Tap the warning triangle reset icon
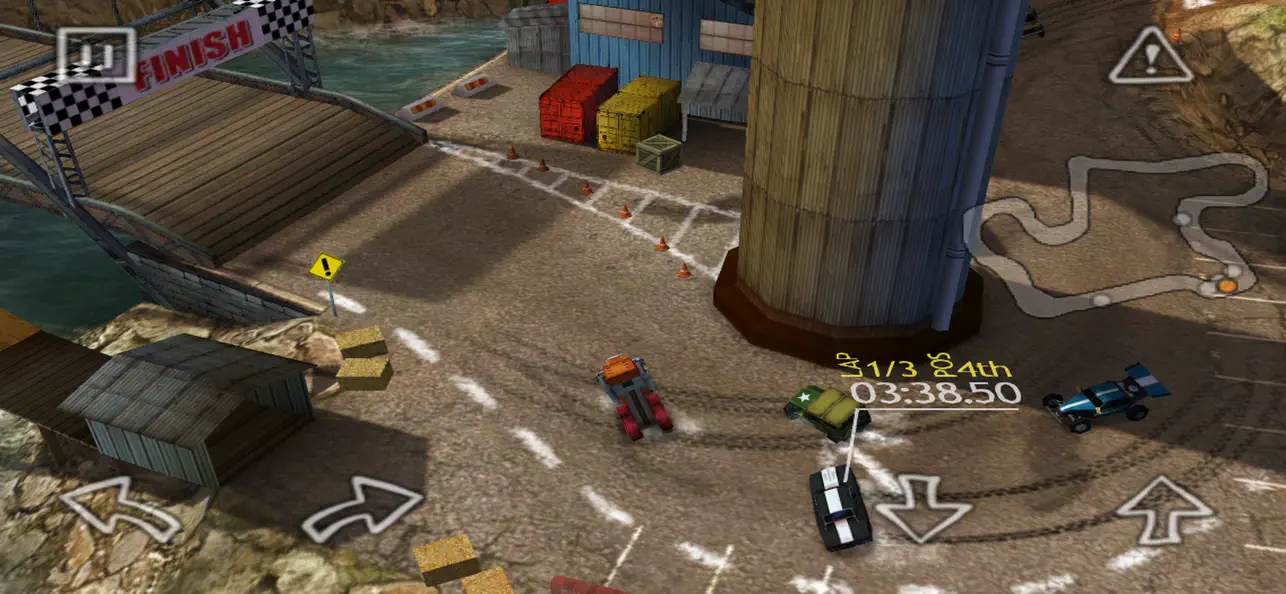The image size is (1286, 594). click(1151, 57)
